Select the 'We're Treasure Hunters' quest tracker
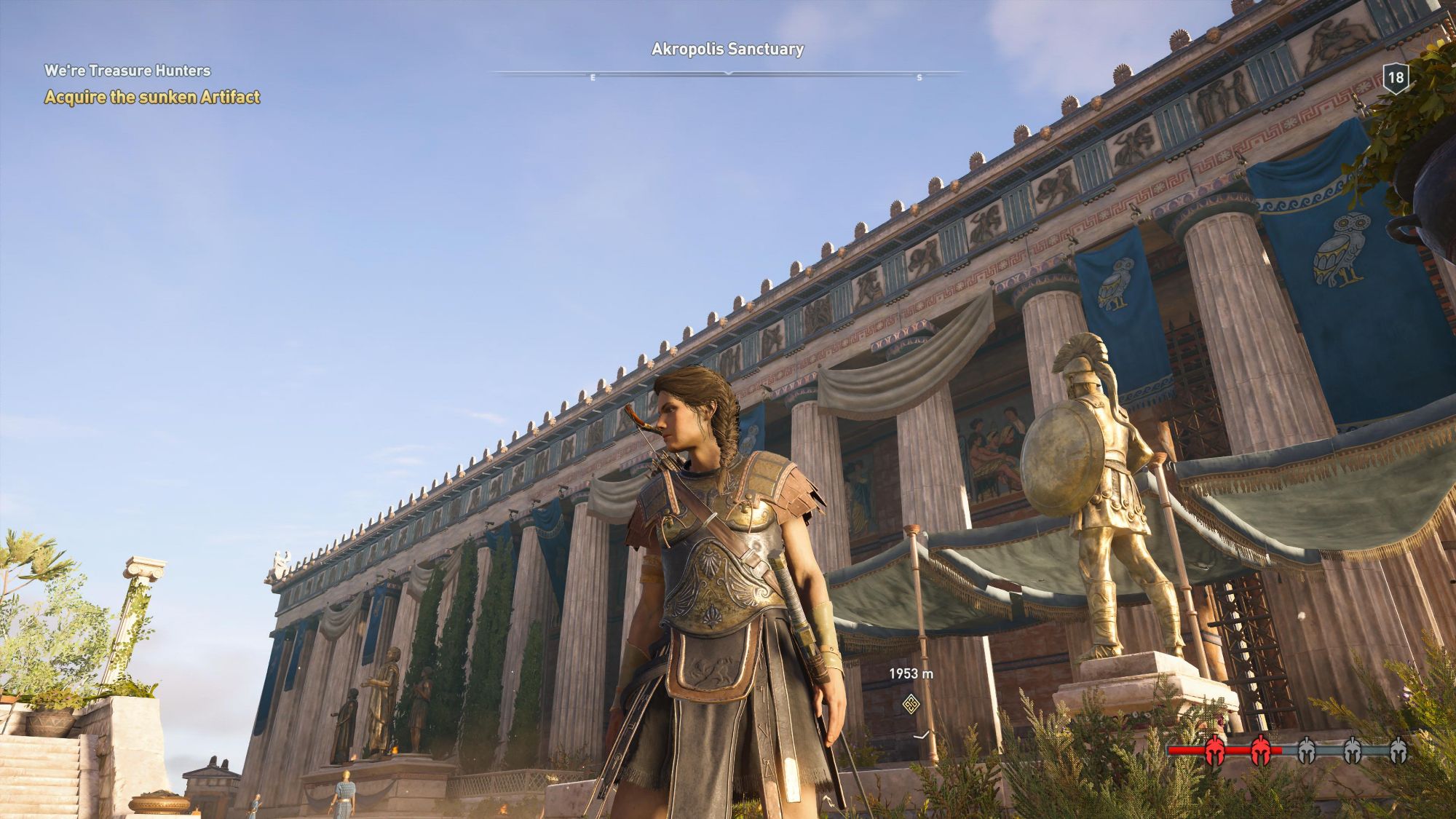Screen dimensions: 1456x819 pos(127,71)
